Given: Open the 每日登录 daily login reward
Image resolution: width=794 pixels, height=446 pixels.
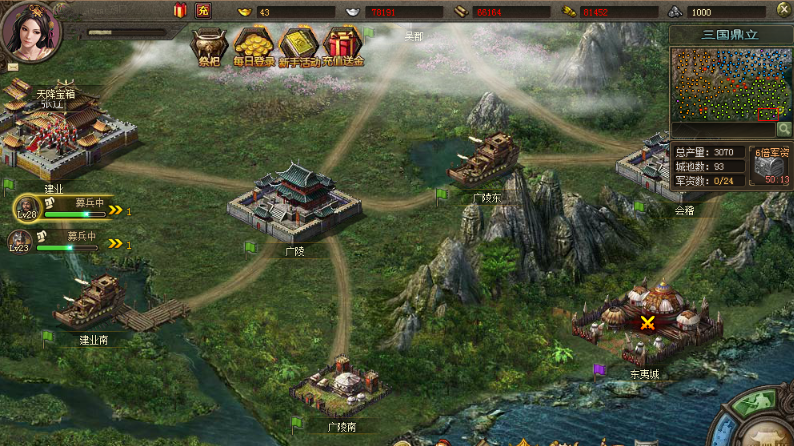Looking at the screenshot, I should (x=254, y=44).
